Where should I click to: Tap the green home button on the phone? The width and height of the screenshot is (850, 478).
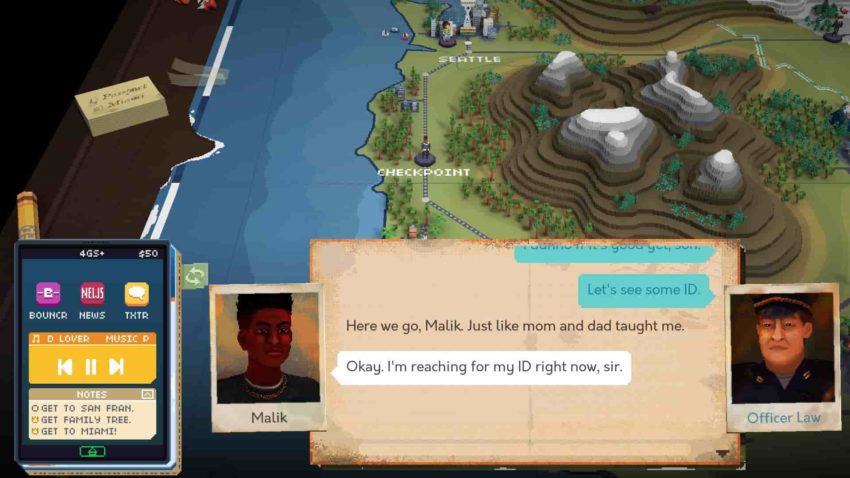[92, 451]
